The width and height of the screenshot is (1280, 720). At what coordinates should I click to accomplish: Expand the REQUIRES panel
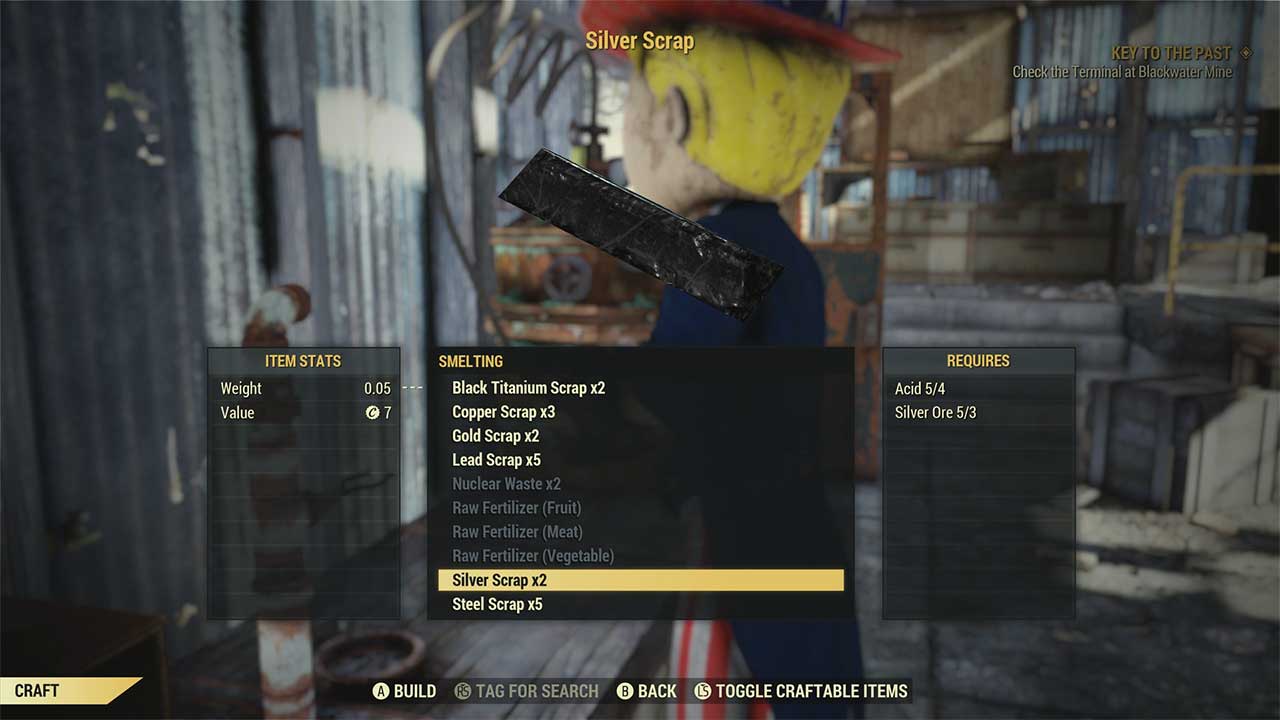978,361
